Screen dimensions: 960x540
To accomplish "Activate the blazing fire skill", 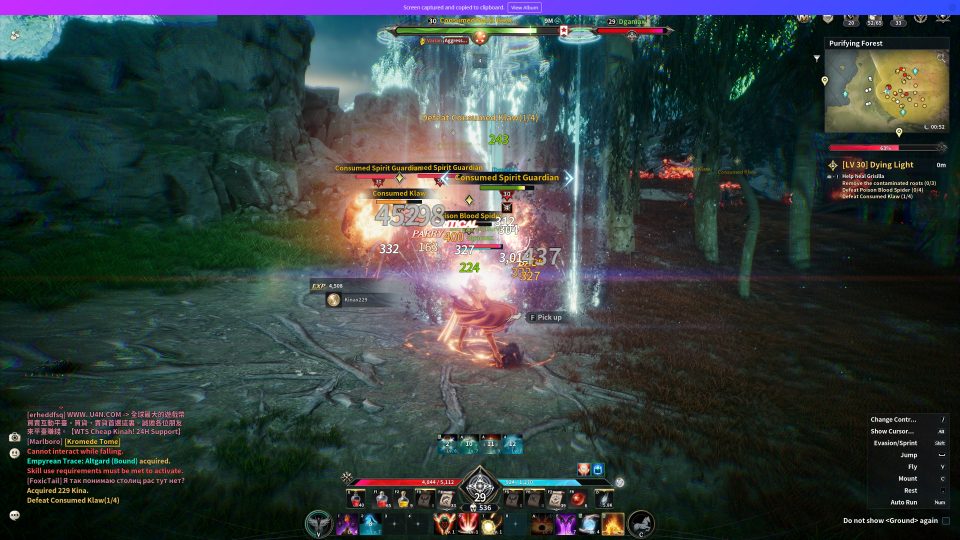I will click(613, 523).
